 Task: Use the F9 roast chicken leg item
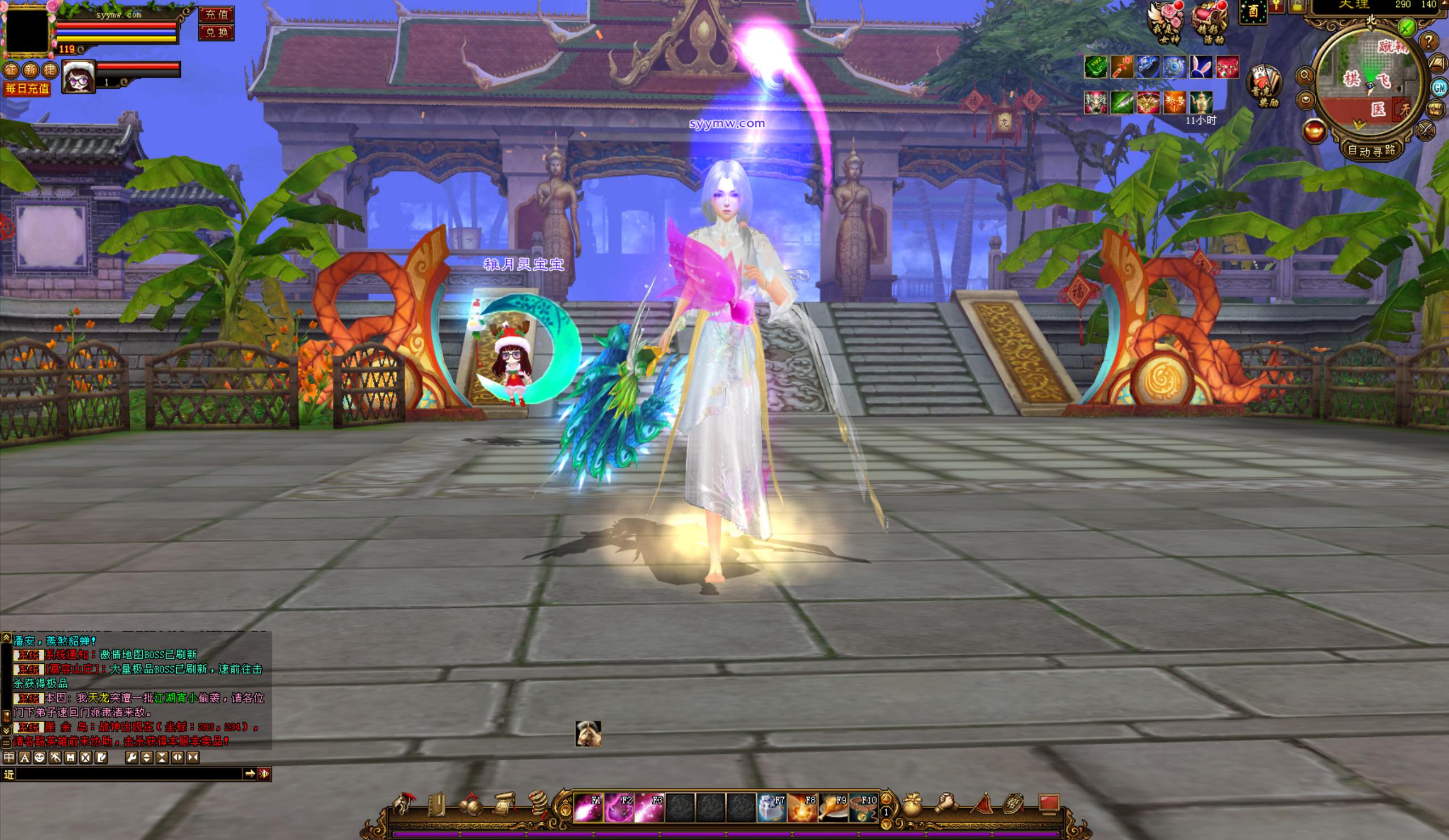tap(832, 807)
